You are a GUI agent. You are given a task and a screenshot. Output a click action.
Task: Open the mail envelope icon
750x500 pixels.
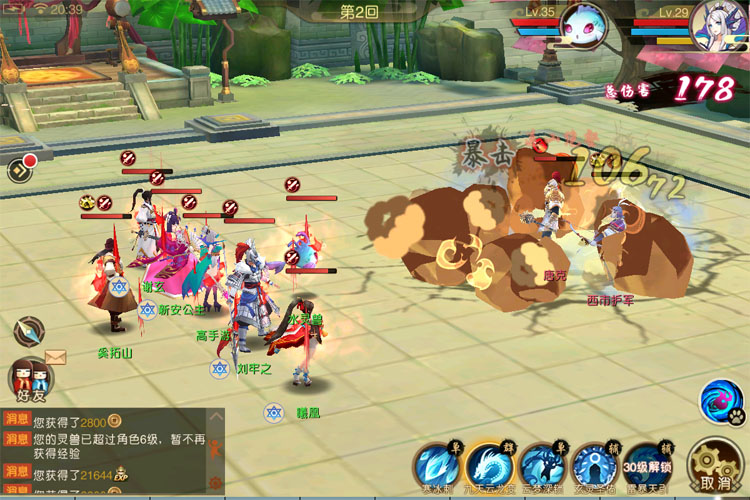tap(55, 357)
